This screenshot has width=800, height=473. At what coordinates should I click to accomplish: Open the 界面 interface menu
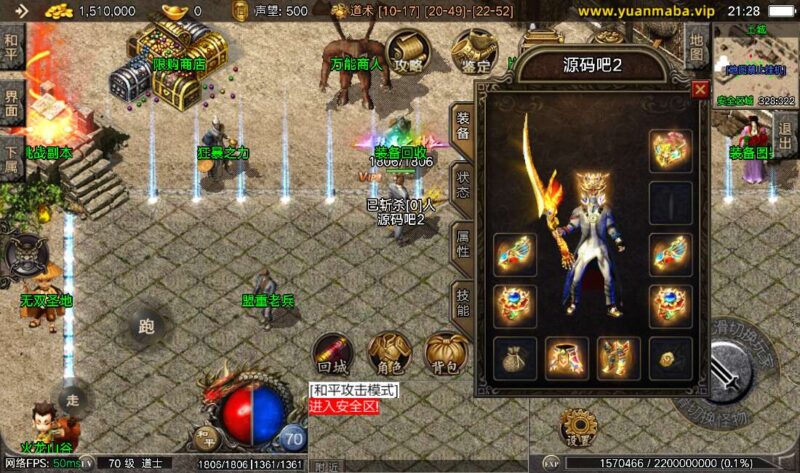(x=12, y=104)
